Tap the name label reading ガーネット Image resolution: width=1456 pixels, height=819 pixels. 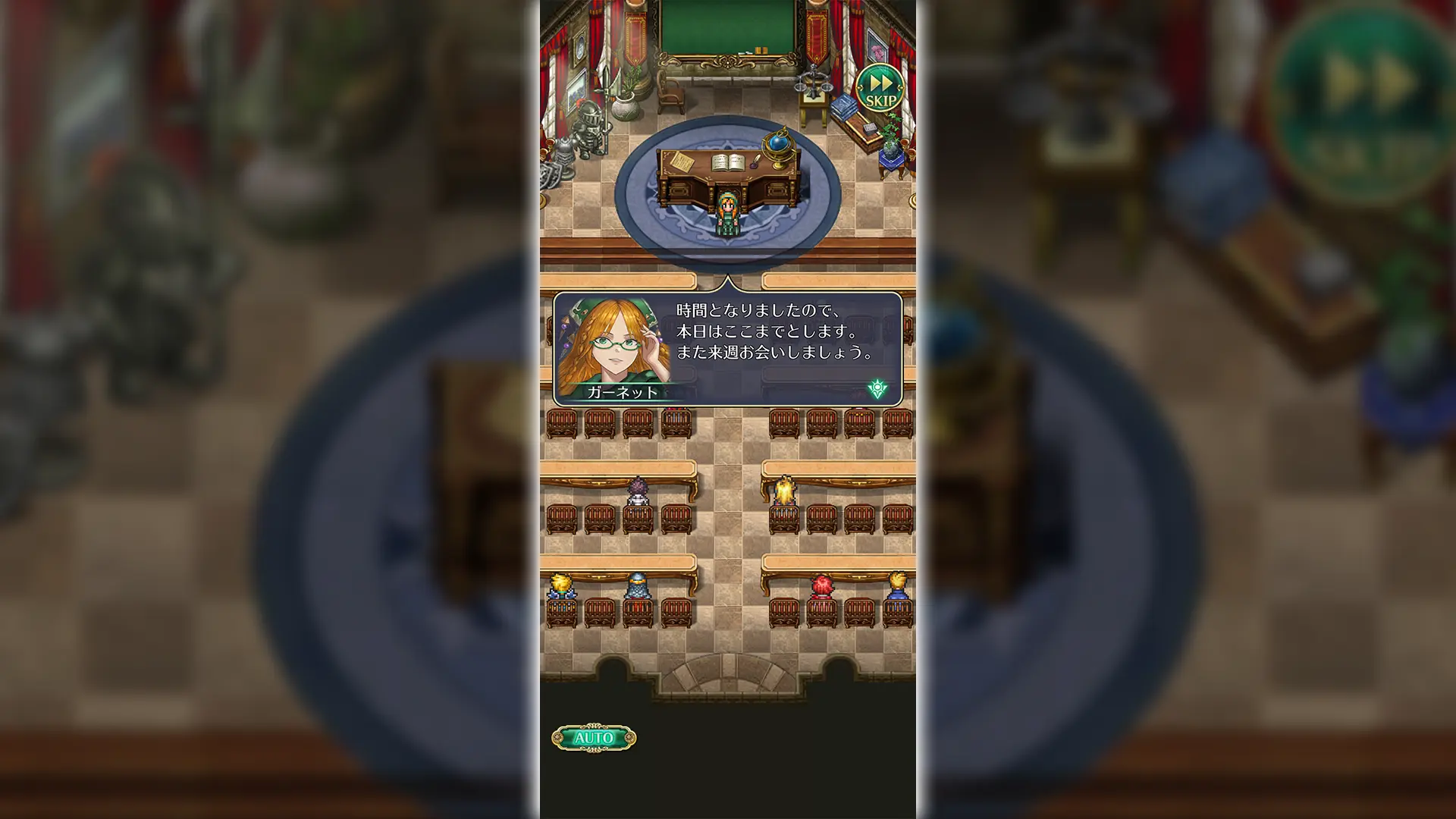click(x=624, y=391)
